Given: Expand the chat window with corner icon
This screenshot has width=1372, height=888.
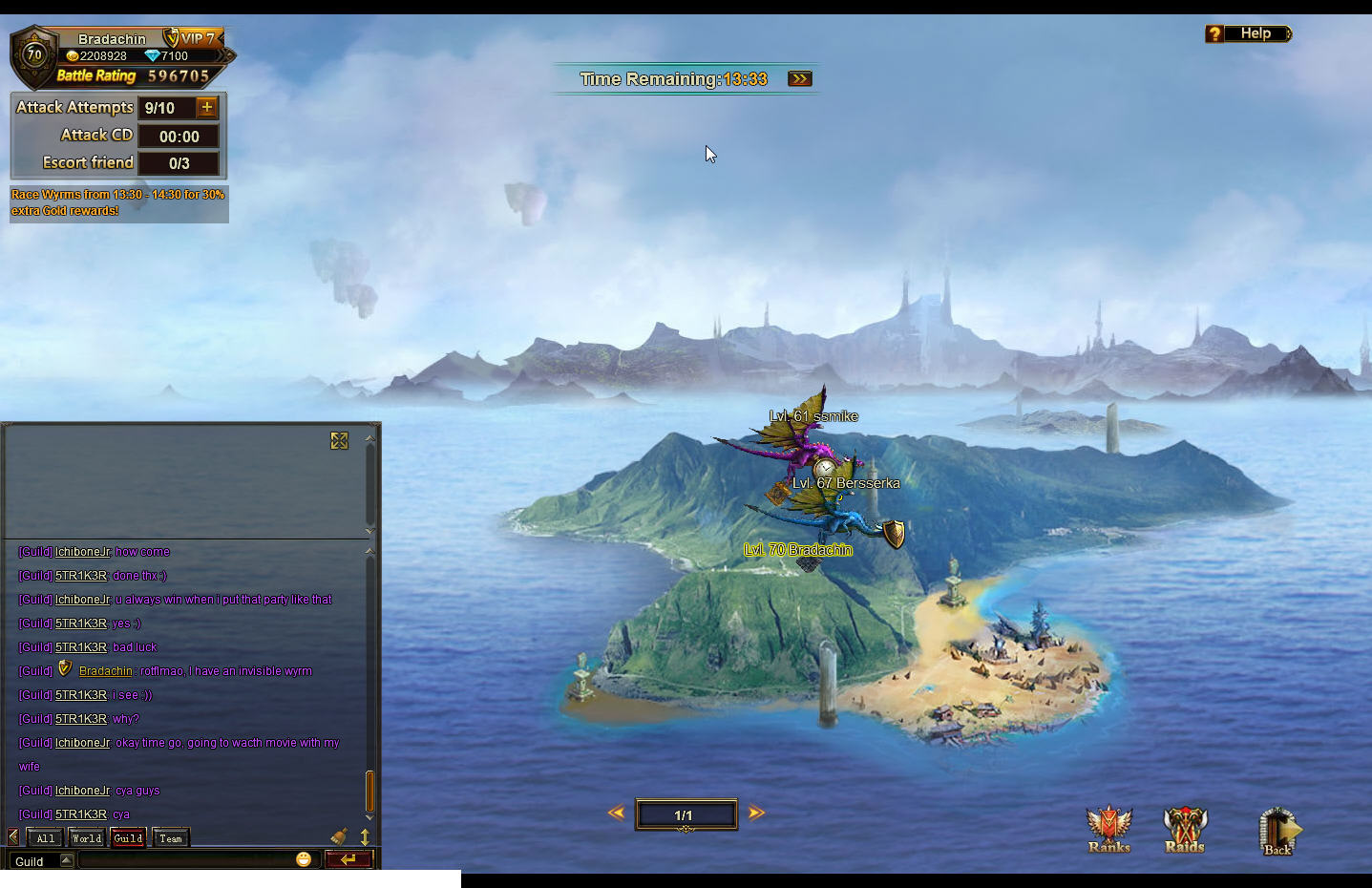Looking at the screenshot, I should pyautogui.click(x=339, y=440).
